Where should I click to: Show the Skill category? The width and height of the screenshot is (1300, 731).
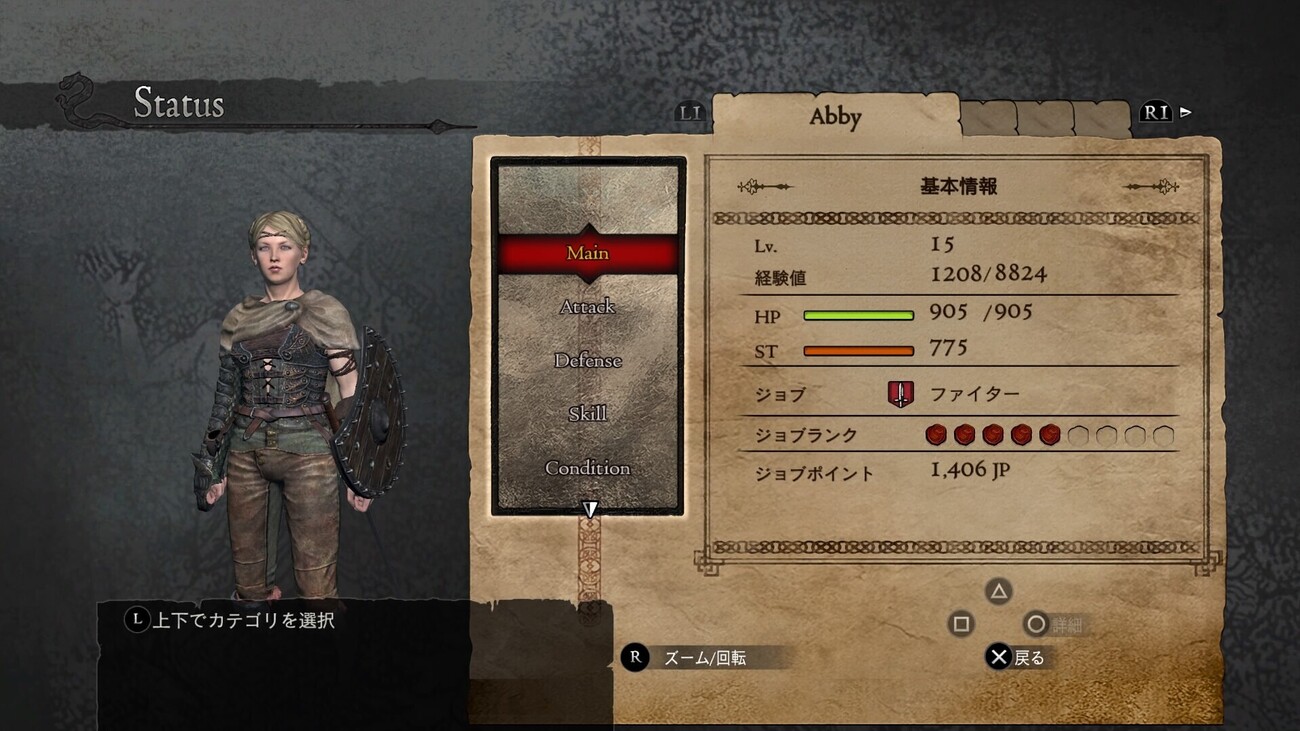(588, 414)
